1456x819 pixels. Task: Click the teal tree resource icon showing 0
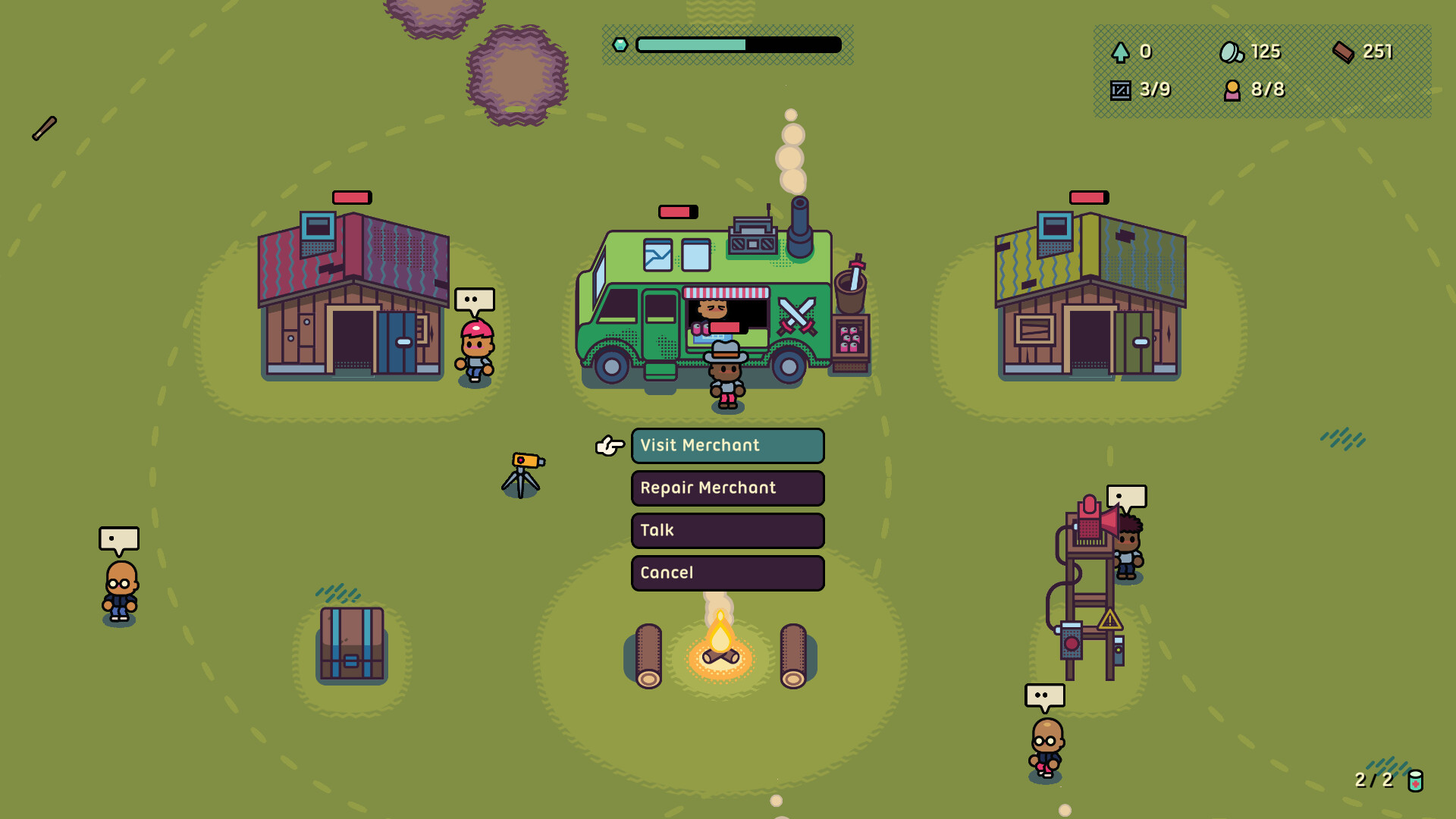[1120, 52]
